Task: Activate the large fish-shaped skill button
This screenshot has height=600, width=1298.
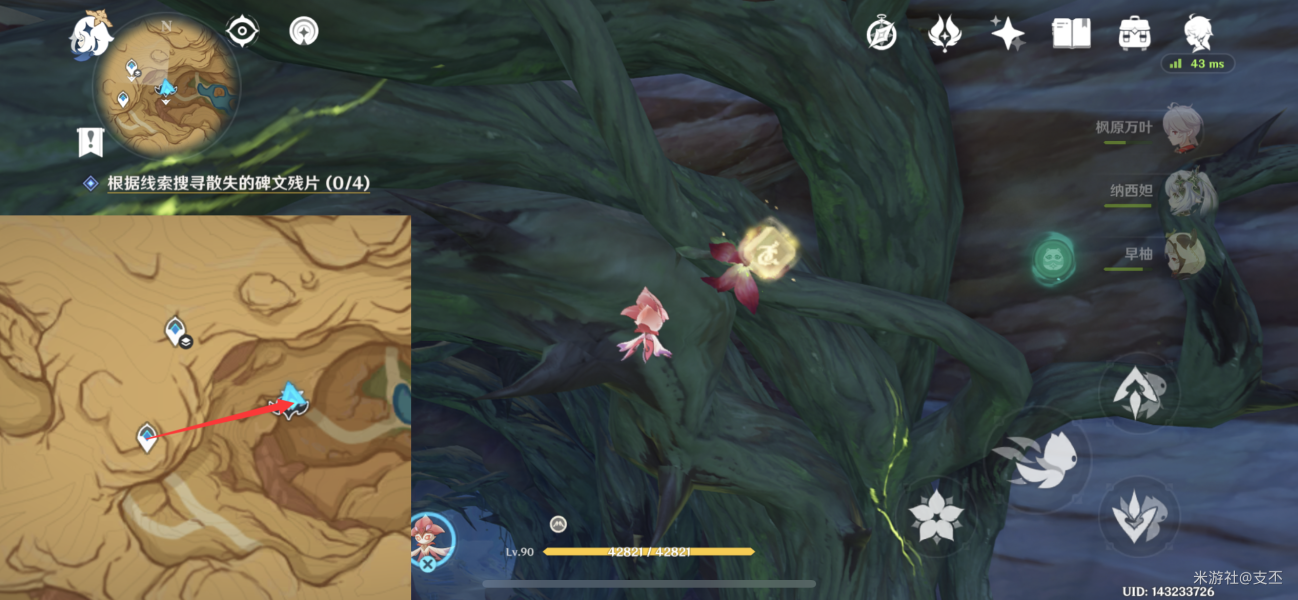Action: click(x=1040, y=461)
